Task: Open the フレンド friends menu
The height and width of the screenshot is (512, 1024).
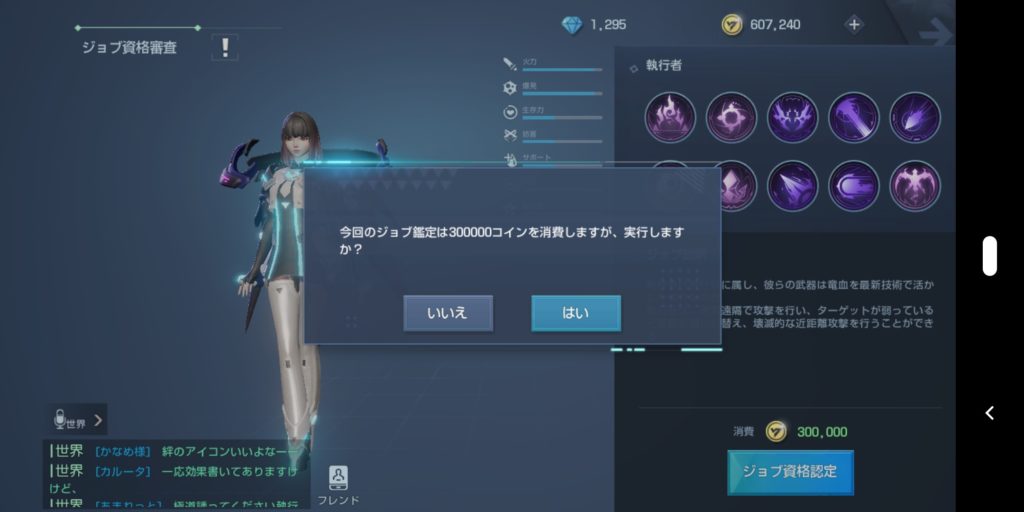Action: pyautogui.click(x=338, y=485)
